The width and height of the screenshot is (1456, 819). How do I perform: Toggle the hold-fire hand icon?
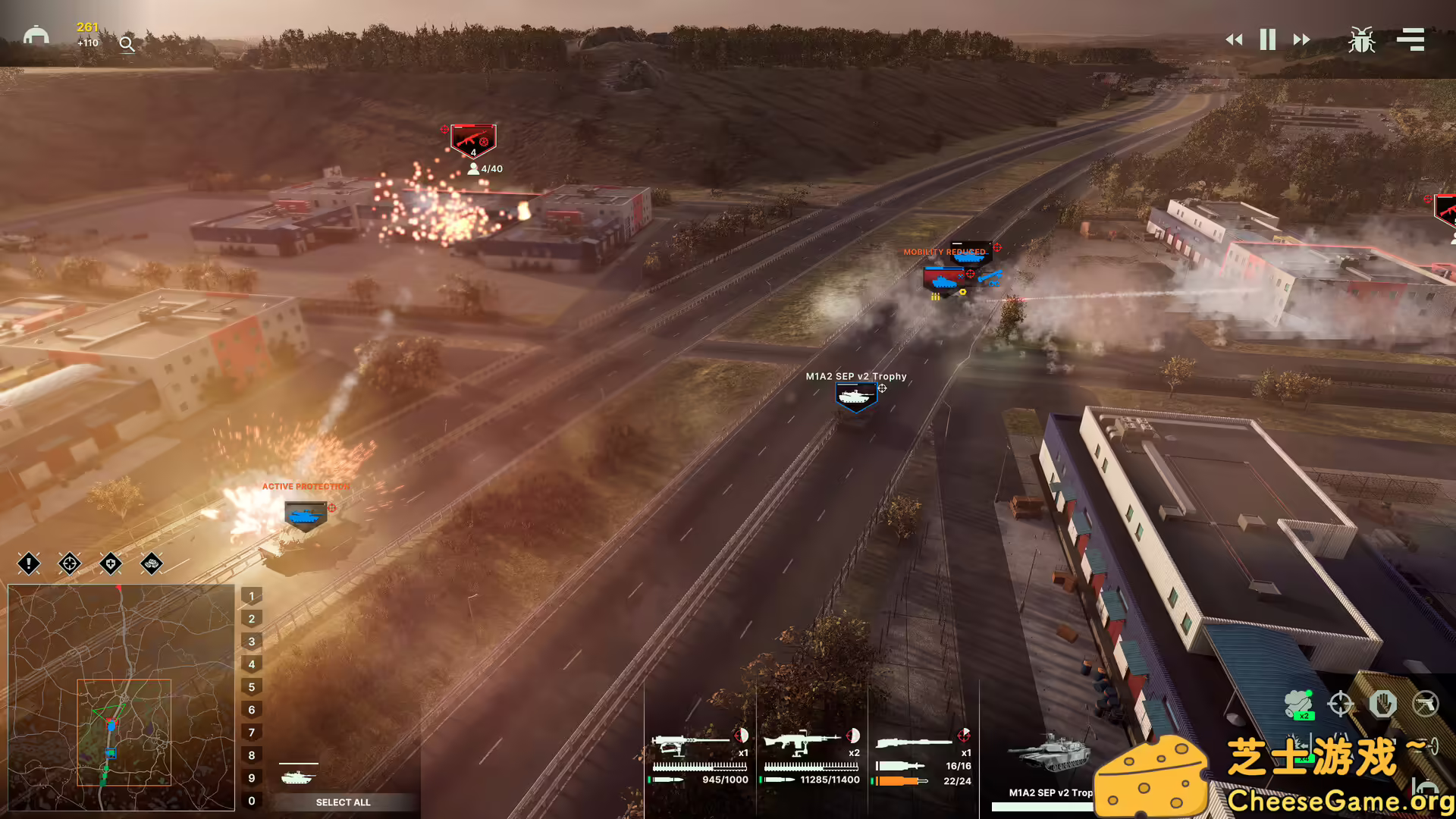tap(1382, 704)
